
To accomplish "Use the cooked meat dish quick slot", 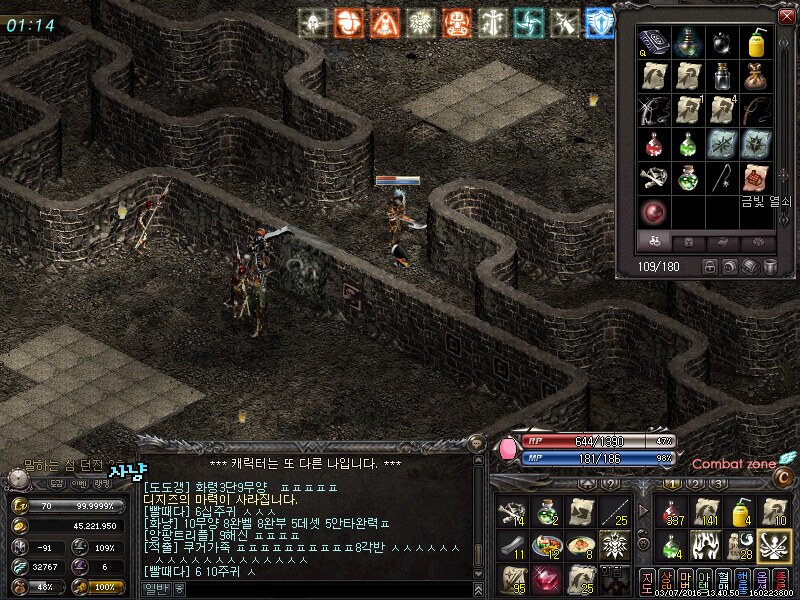I will [547, 546].
